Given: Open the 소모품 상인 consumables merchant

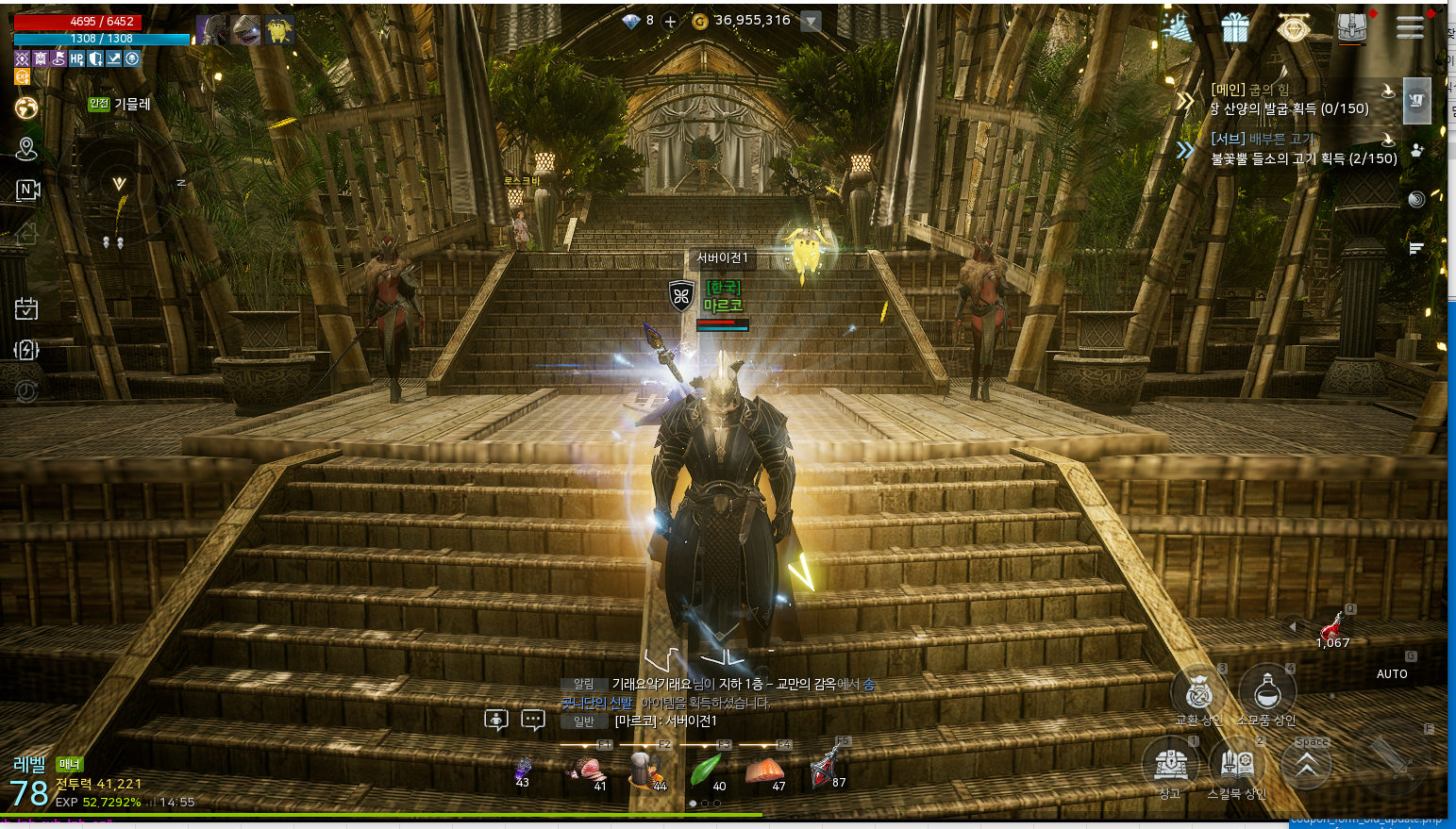Looking at the screenshot, I should point(1266,693).
